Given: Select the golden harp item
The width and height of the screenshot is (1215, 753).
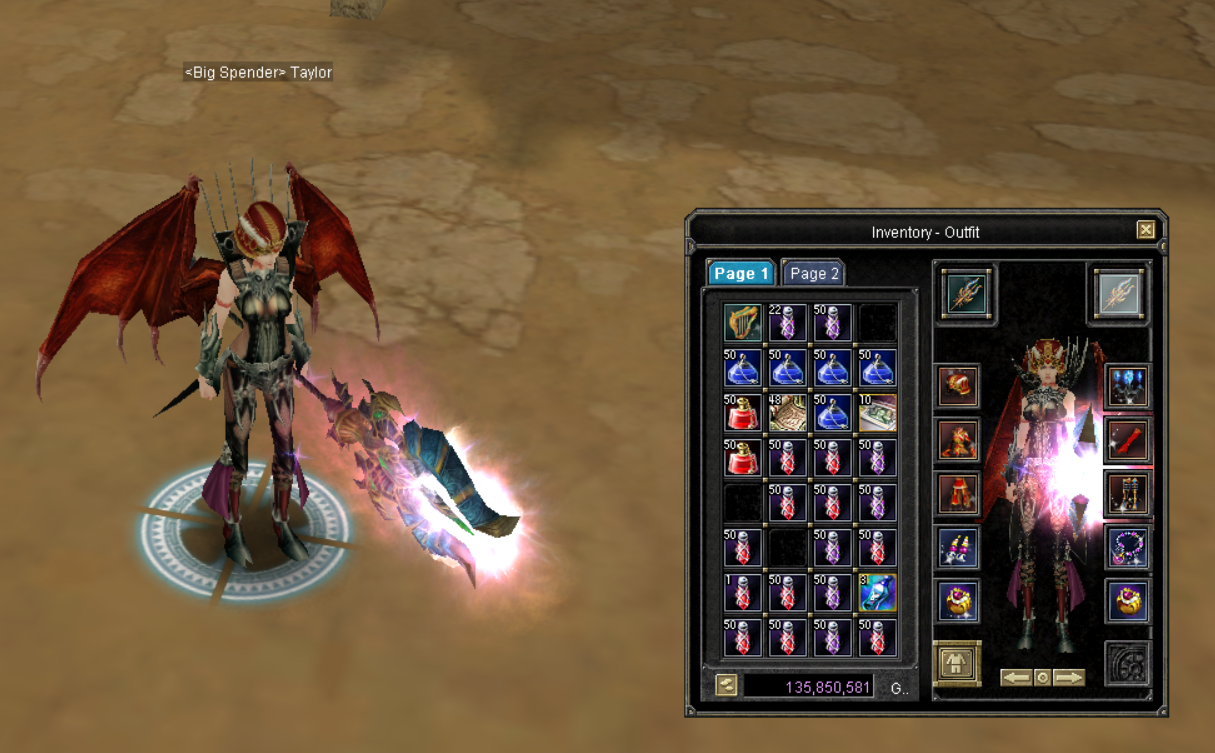Looking at the screenshot, I should pos(742,323).
